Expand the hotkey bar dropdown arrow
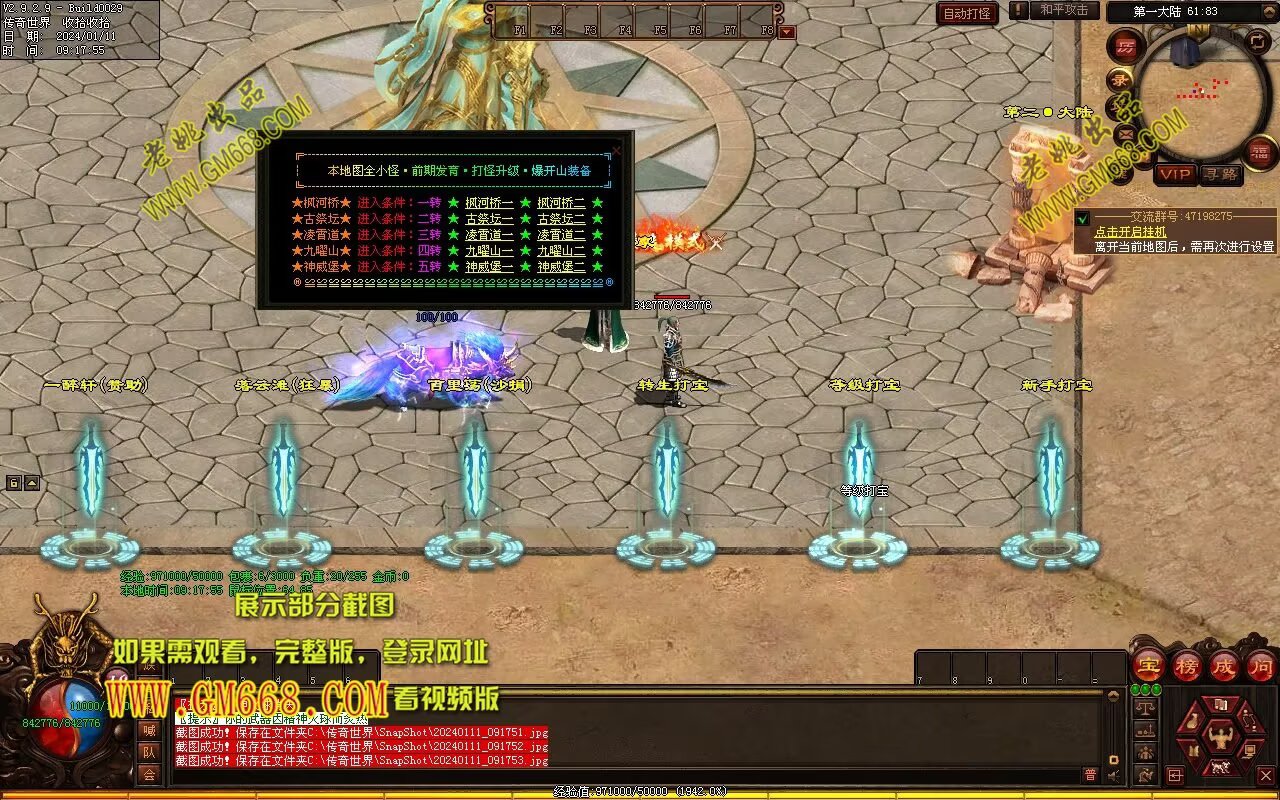The height and width of the screenshot is (800, 1280). (x=787, y=32)
